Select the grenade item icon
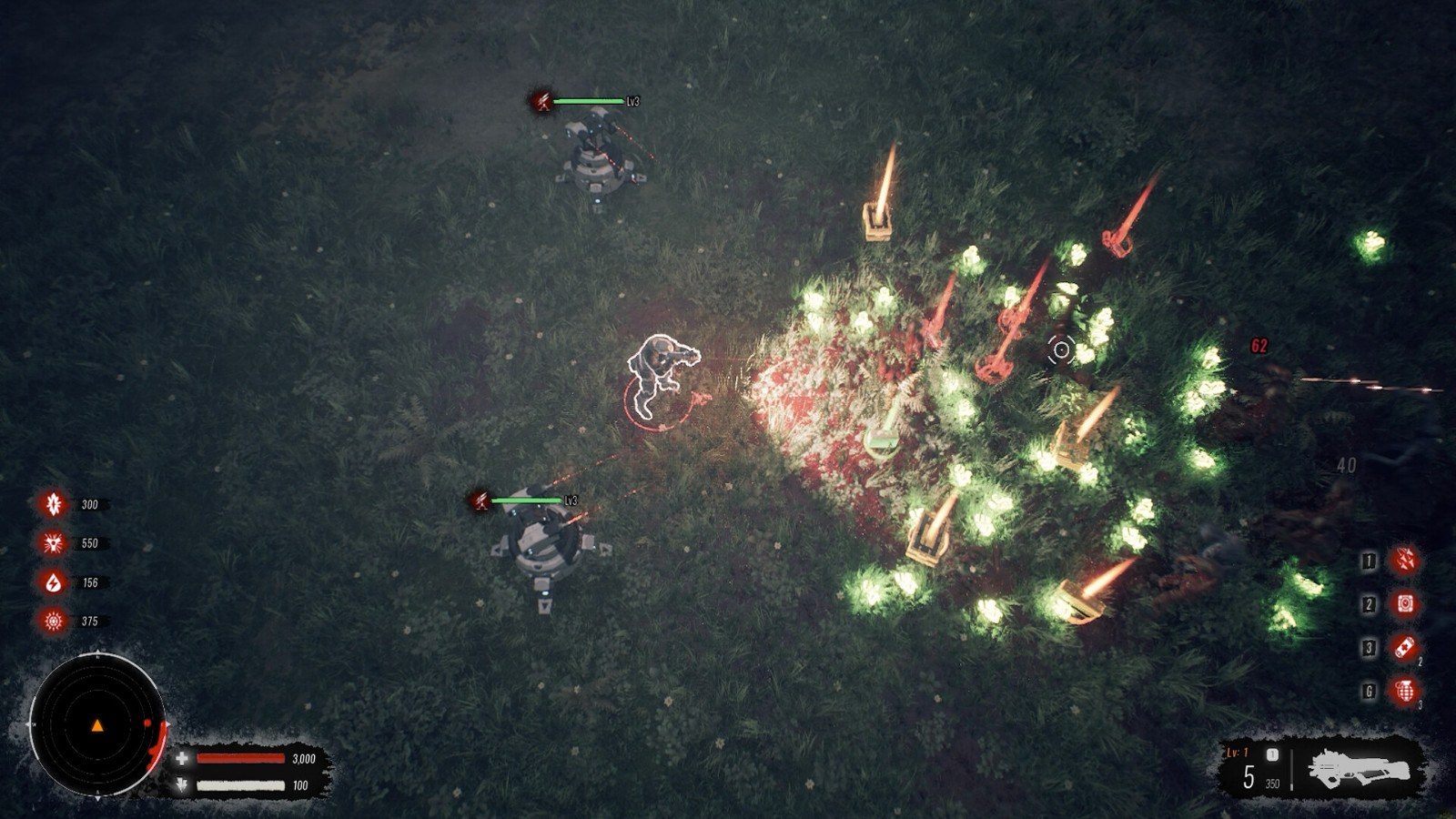The width and height of the screenshot is (1456, 819). coord(1405,692)
